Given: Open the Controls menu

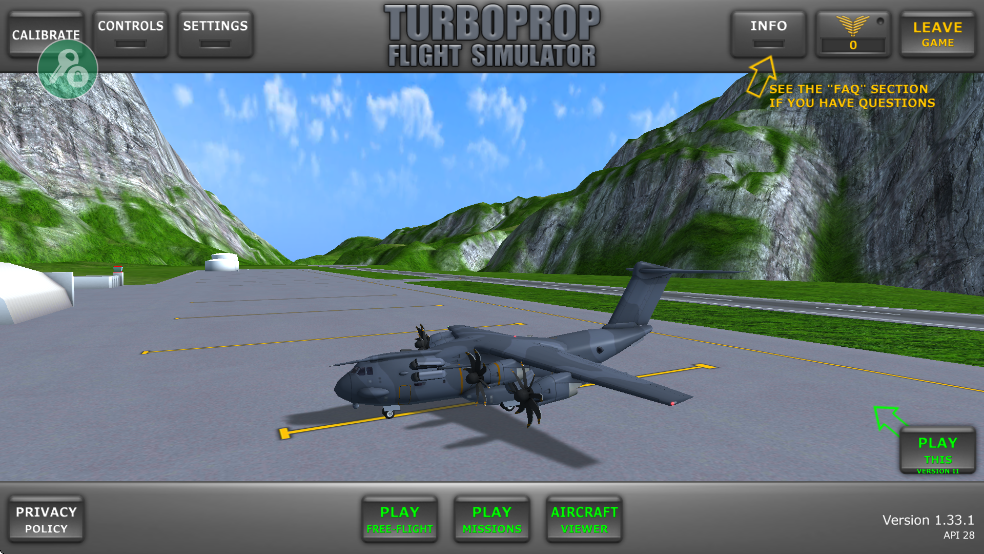Looking at the screenshot, I should coord(131,33).
